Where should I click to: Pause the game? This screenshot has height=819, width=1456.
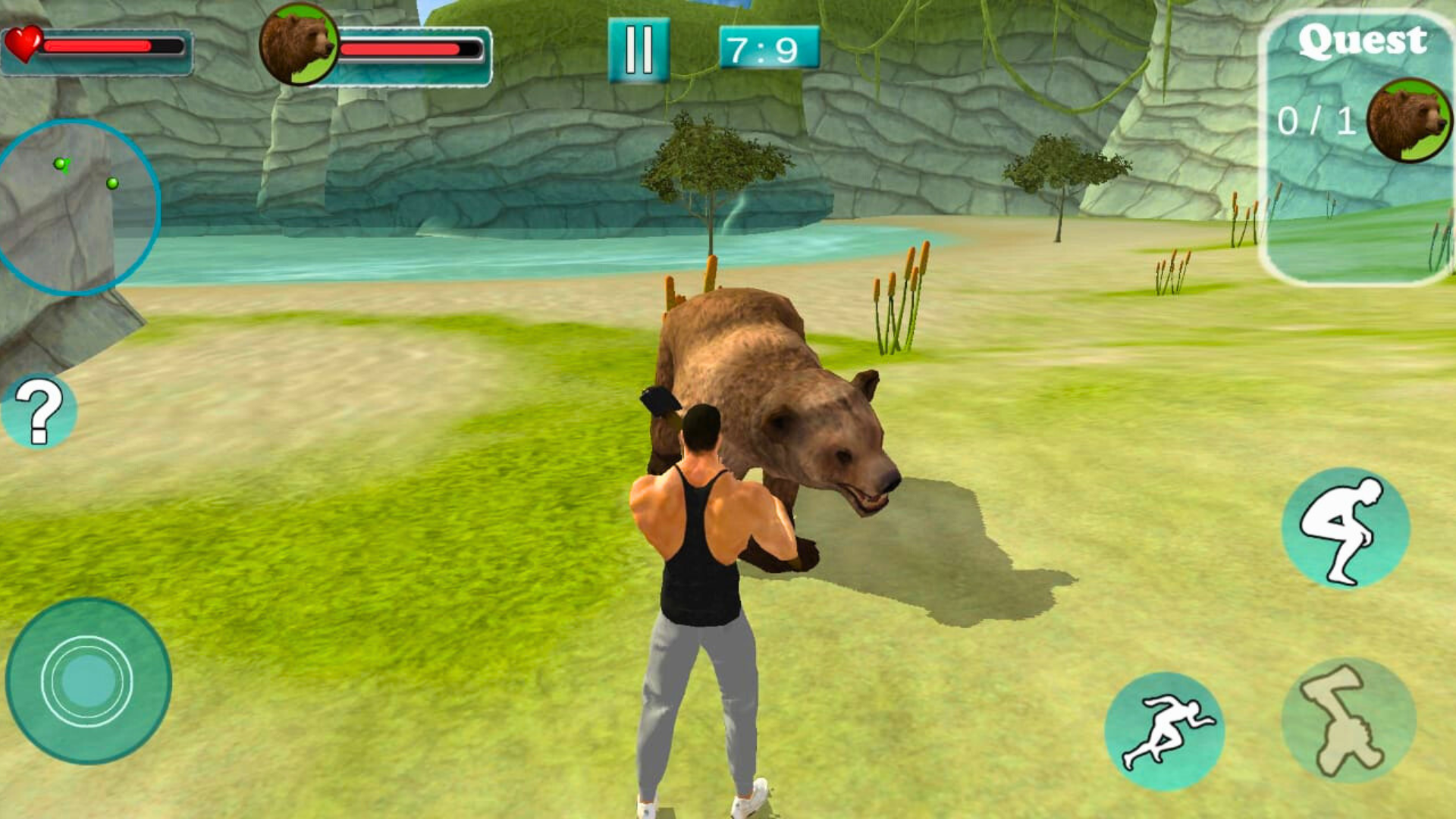[639, 50]
